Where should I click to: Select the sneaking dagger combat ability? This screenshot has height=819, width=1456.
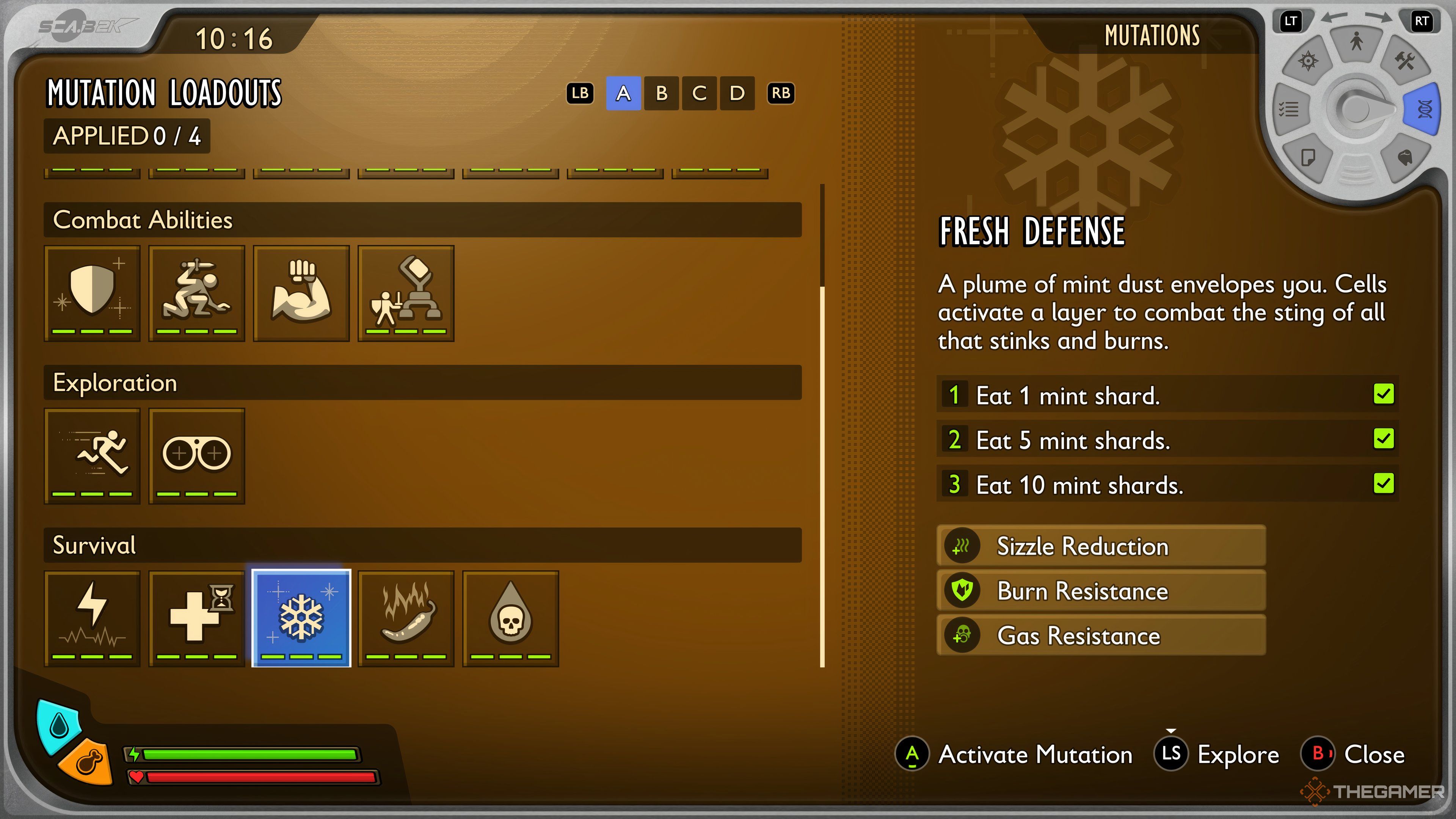coord(197,293)
